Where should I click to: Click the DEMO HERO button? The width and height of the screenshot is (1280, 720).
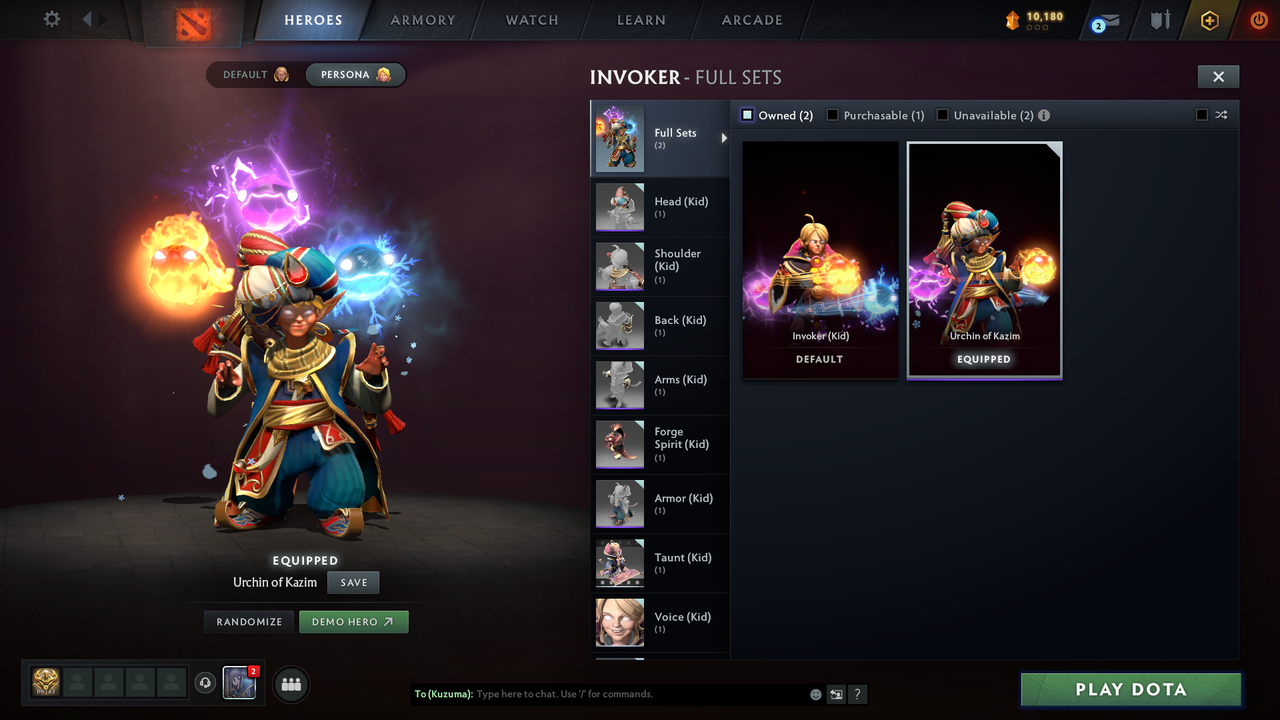[x=353, y=621]
